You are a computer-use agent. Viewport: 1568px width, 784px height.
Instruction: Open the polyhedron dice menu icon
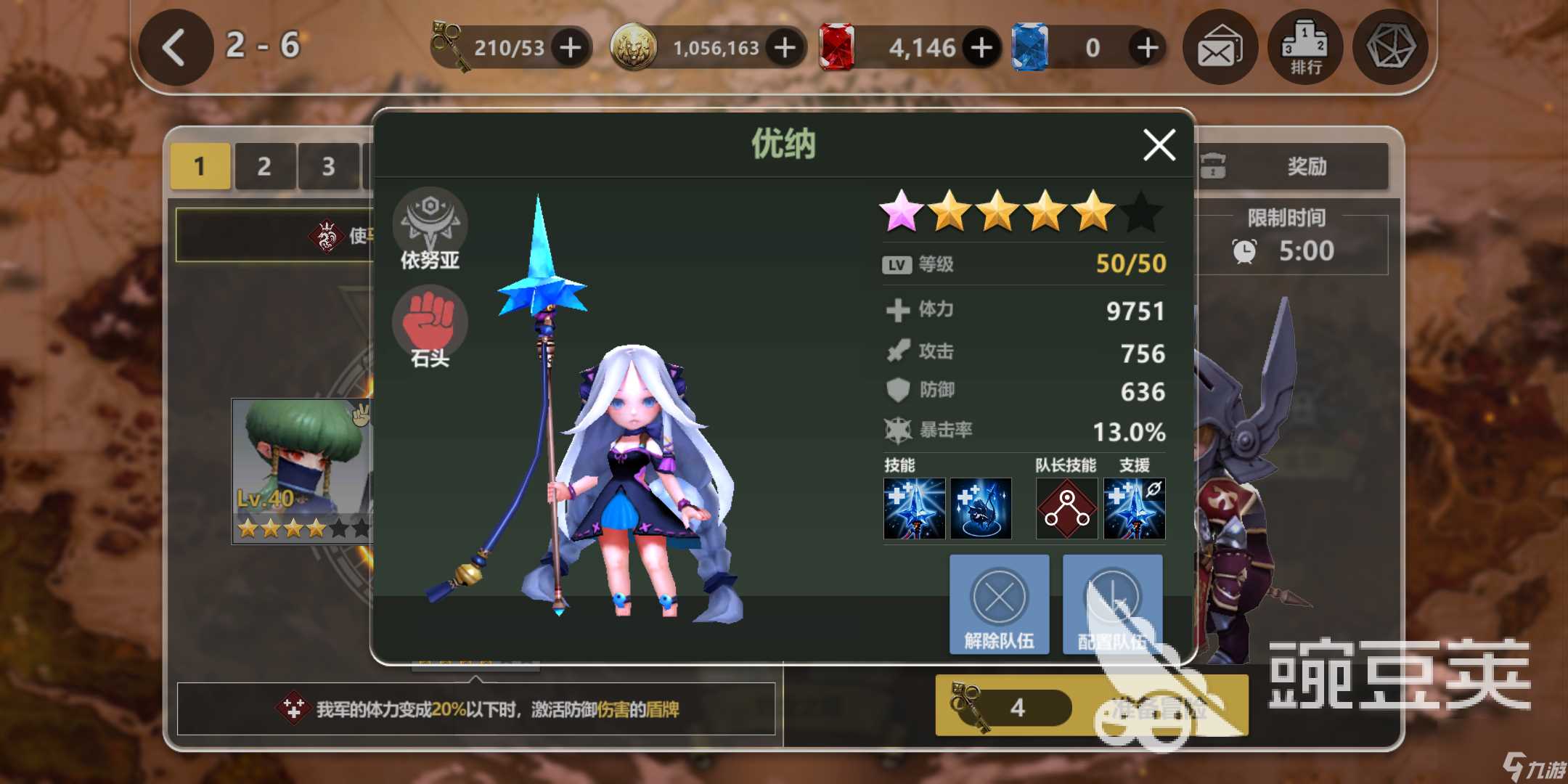(1390, 48)
